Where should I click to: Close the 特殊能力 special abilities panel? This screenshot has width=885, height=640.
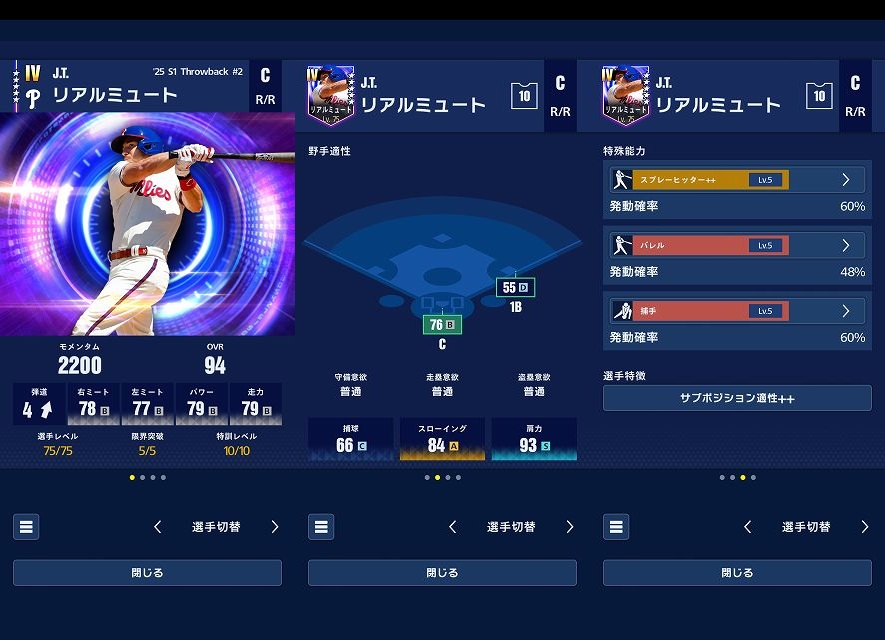[737, 573]
